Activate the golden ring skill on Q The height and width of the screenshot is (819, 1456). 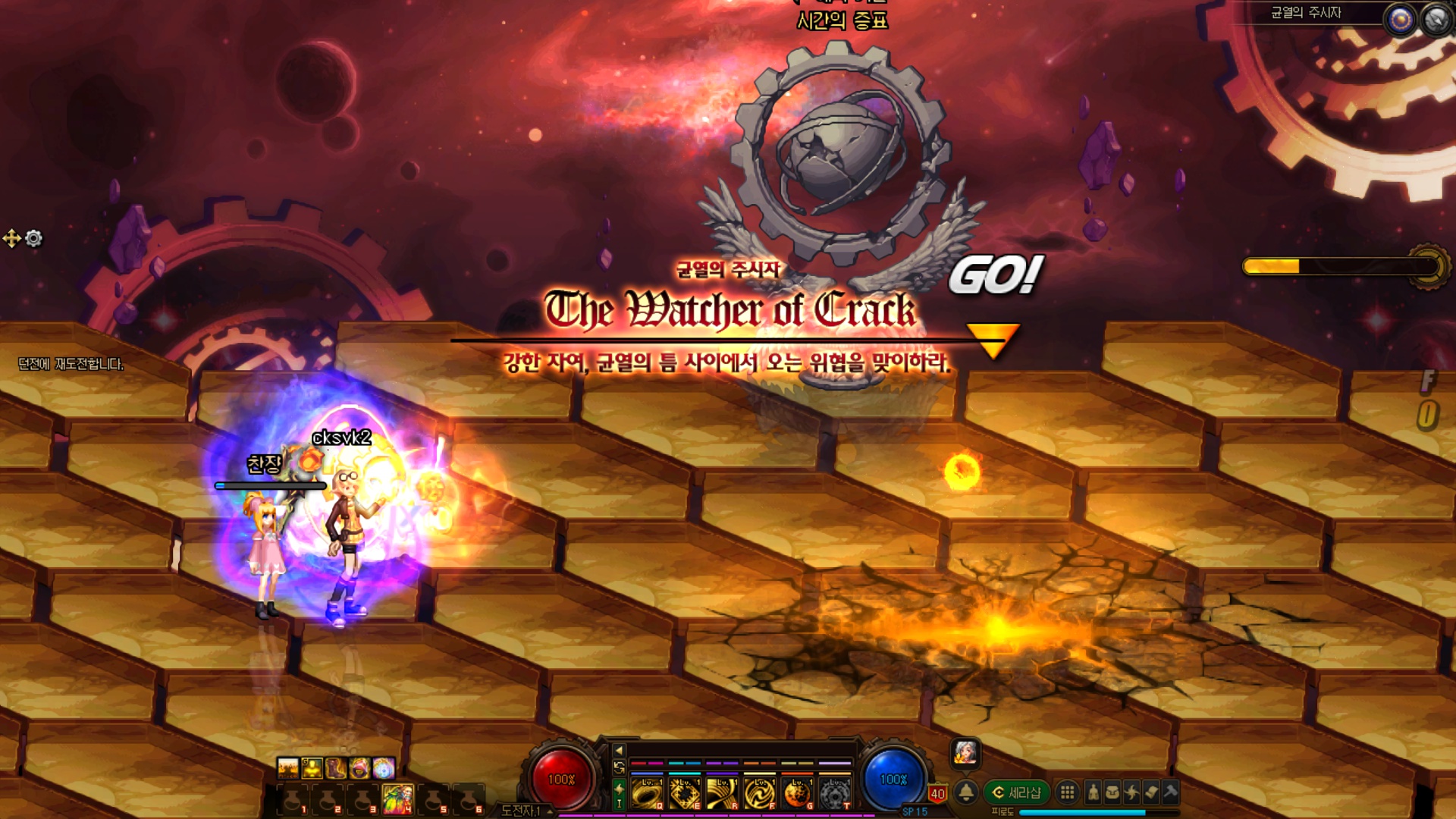[x=647, y=793]
